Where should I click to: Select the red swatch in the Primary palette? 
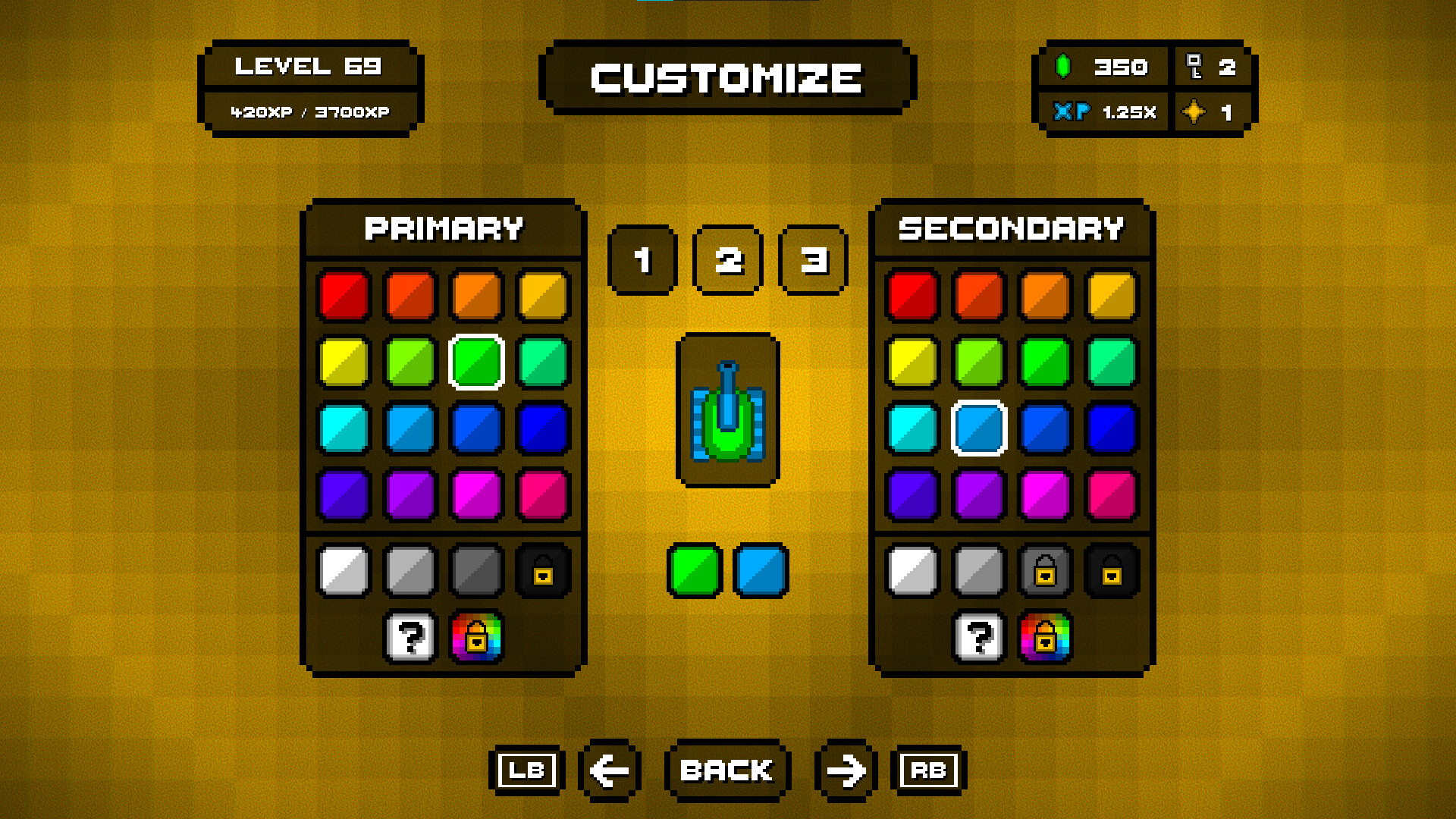(x=344, y=297)
